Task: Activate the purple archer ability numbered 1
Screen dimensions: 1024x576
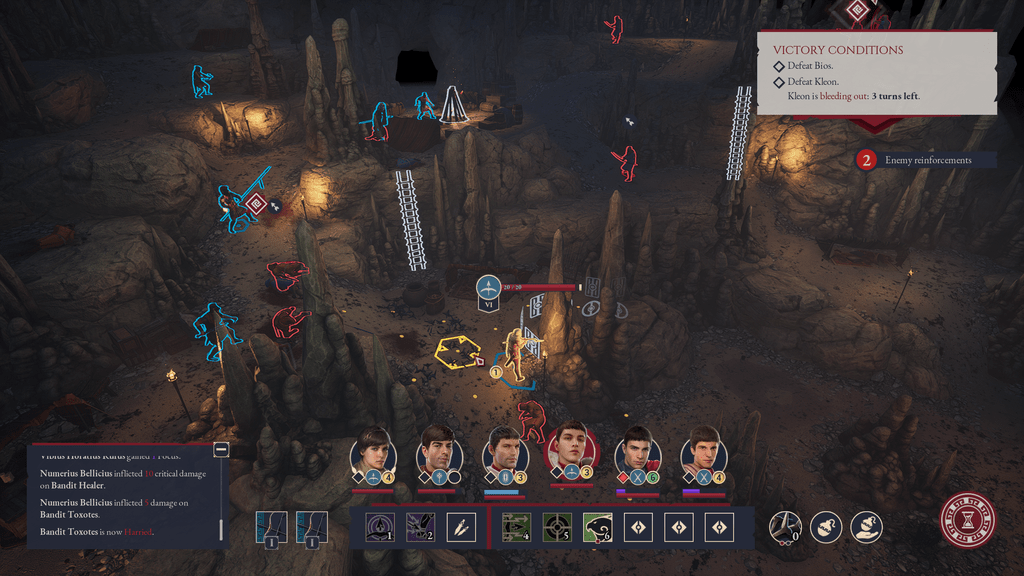Action: [x=380, y=527]
